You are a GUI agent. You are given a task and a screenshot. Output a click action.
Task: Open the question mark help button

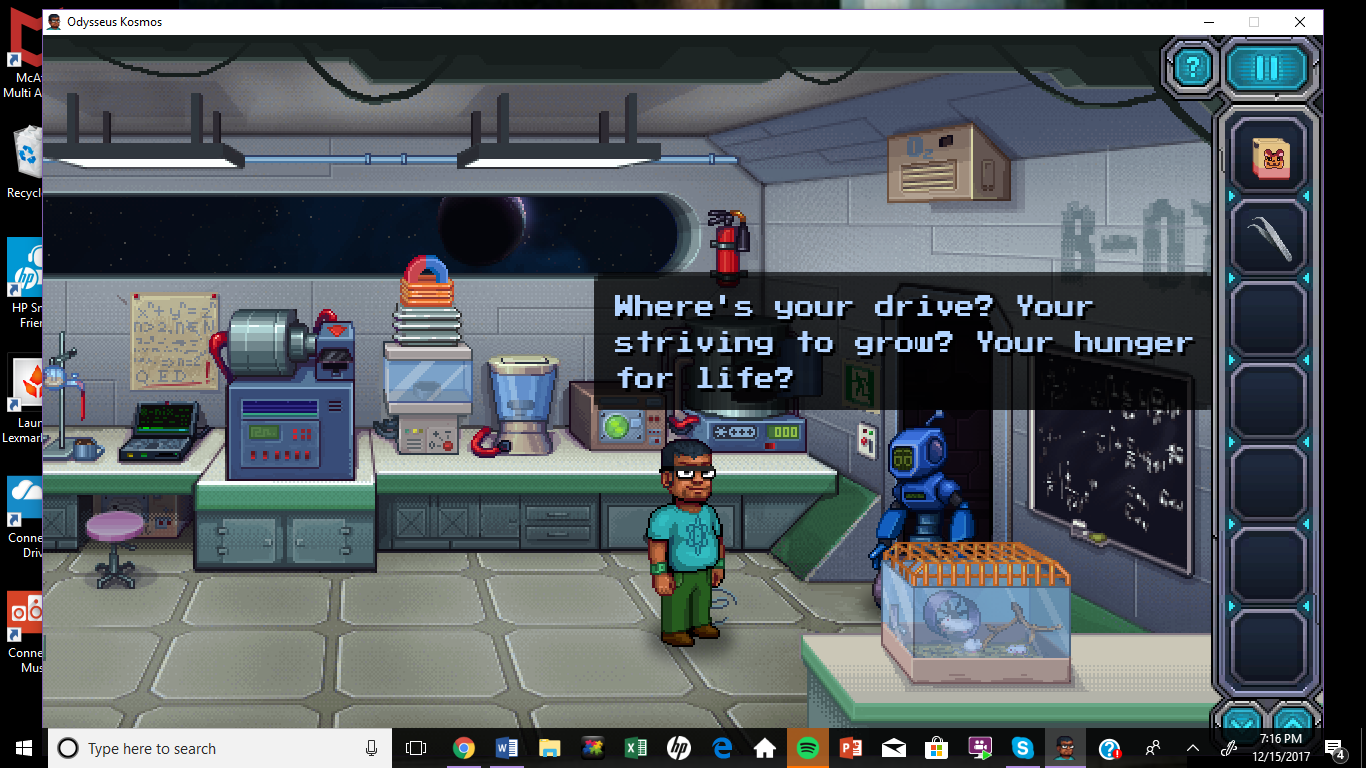coord(1192,68)
